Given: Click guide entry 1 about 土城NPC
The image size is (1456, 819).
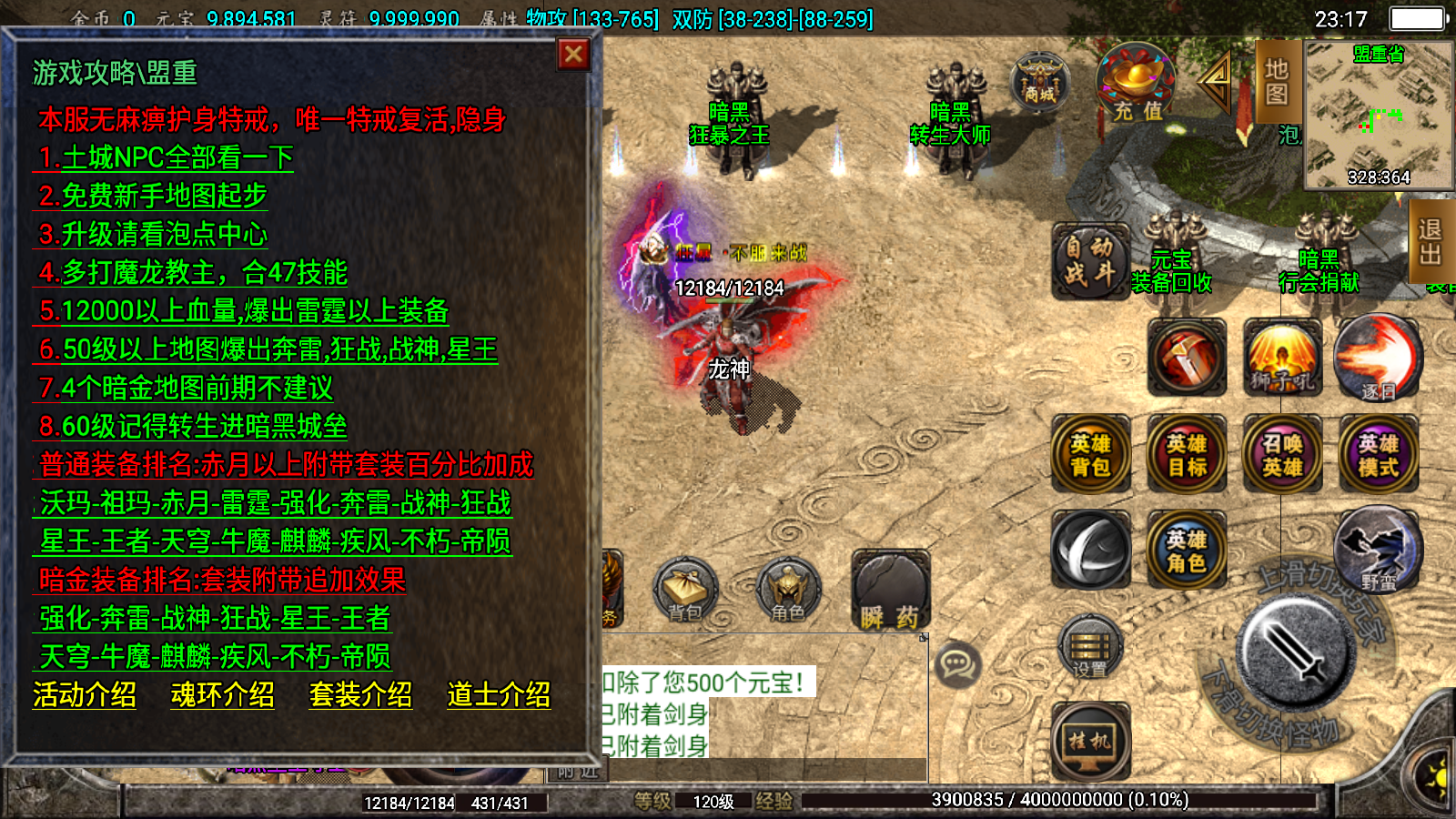Looking at the screenshot, I should point(166,158).
